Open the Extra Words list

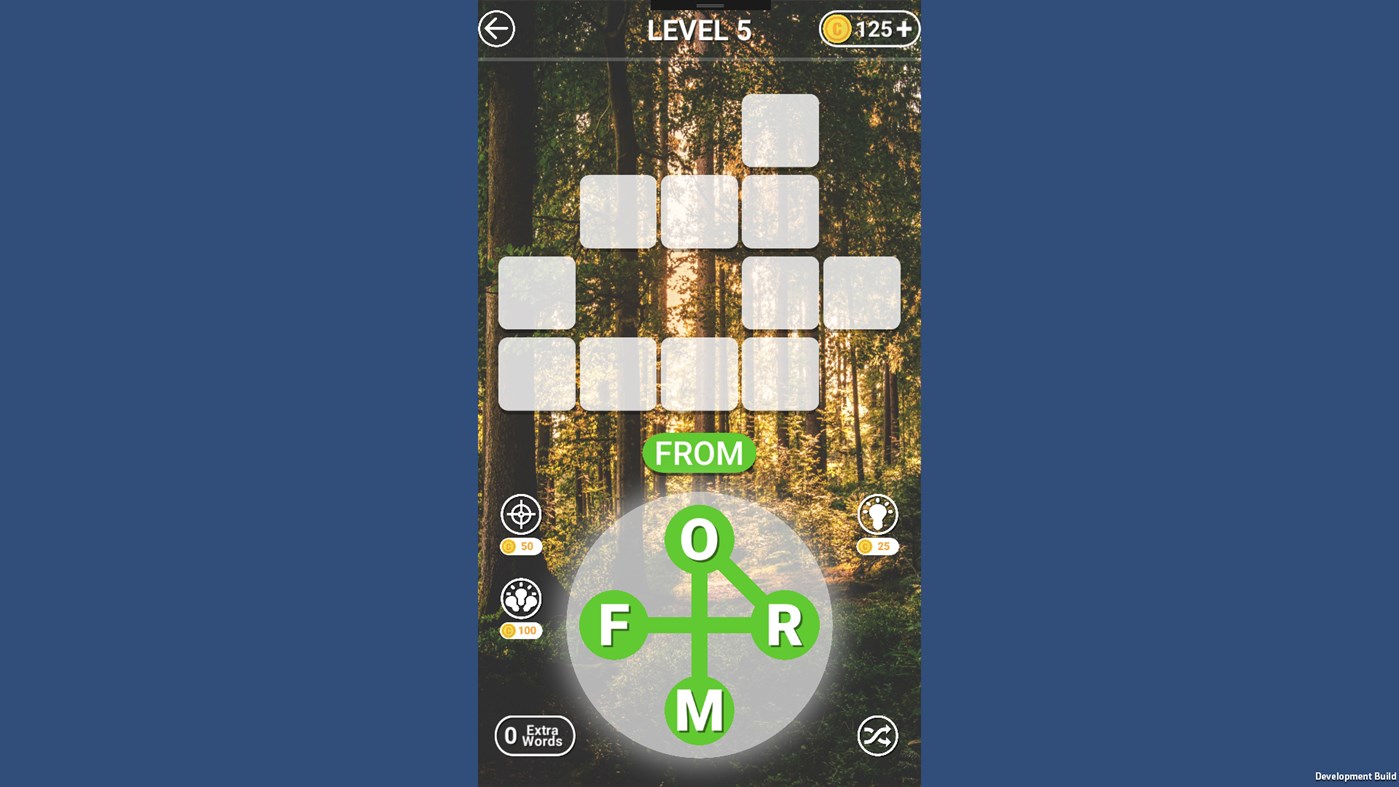(x=535, y=735)
